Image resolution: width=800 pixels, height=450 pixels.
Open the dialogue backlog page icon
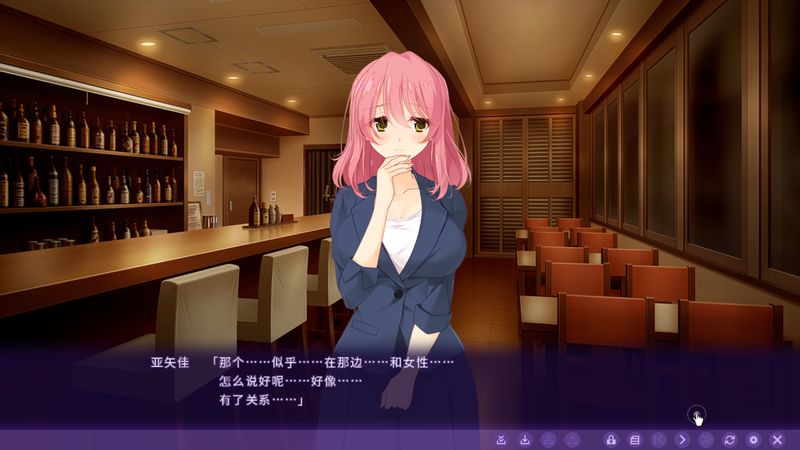[634, 439]
